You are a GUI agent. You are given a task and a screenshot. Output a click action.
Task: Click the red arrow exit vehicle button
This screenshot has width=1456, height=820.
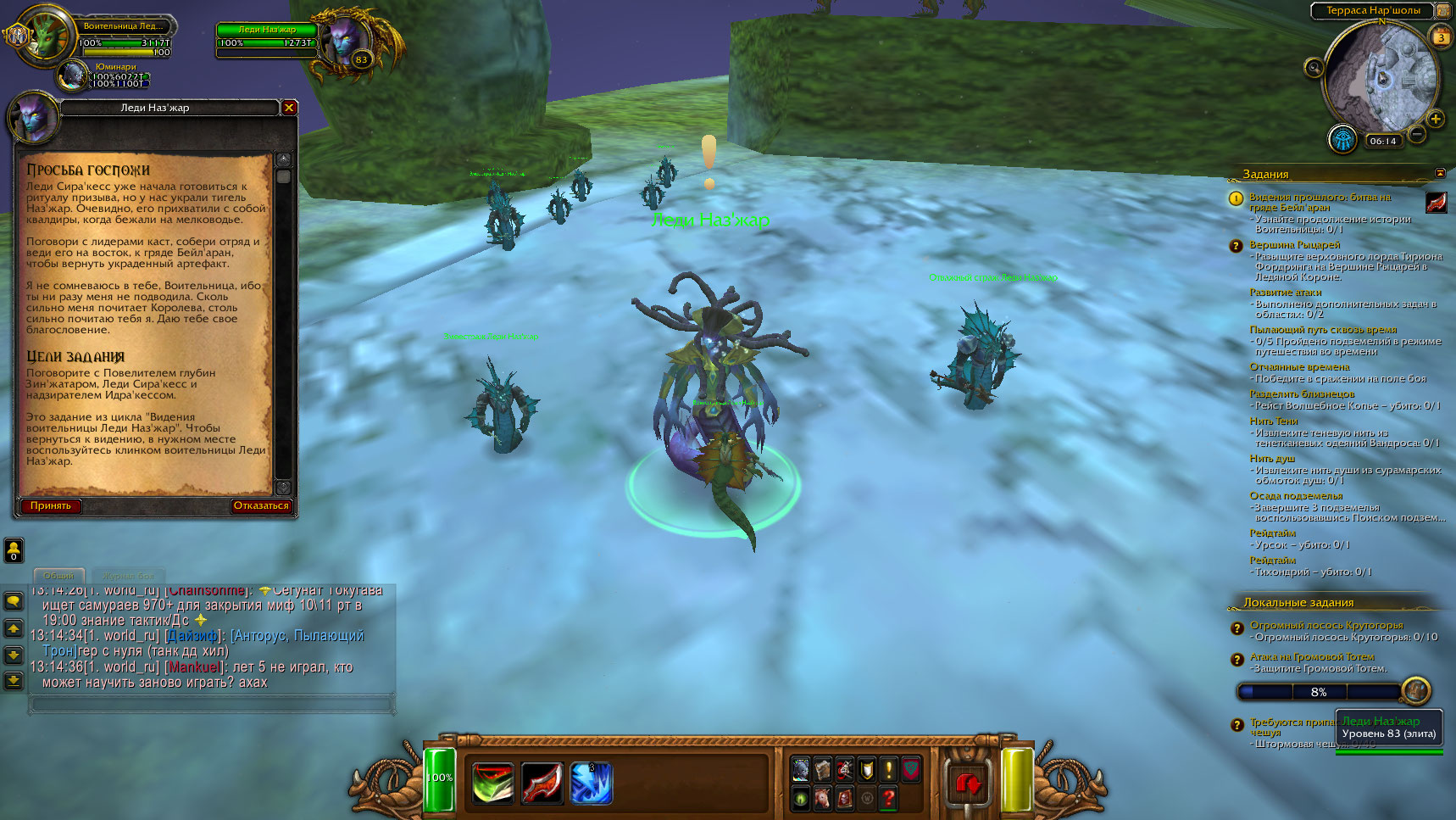point(967,784)
